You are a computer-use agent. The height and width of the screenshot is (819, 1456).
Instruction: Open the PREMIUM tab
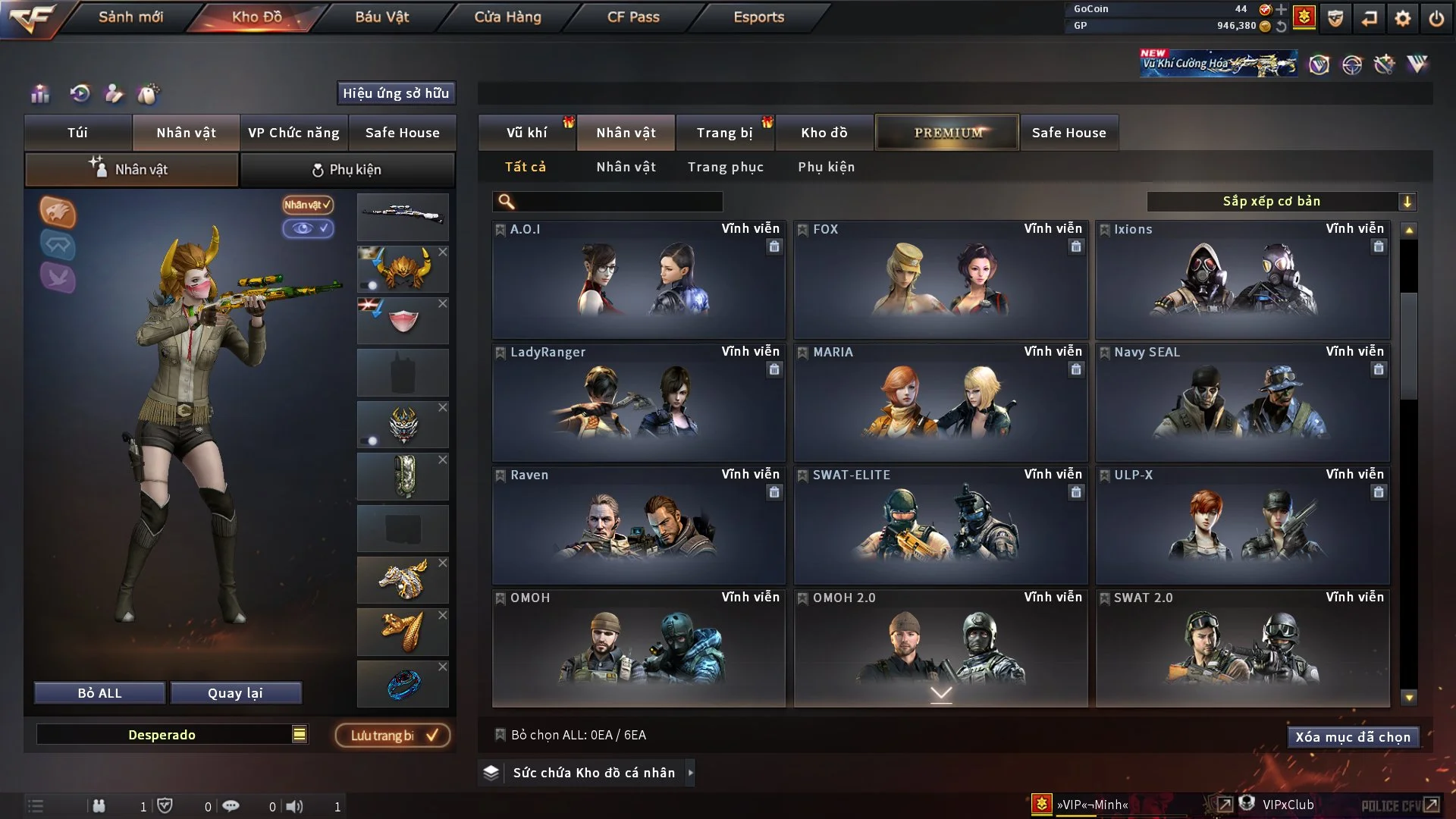pos(946,132)
